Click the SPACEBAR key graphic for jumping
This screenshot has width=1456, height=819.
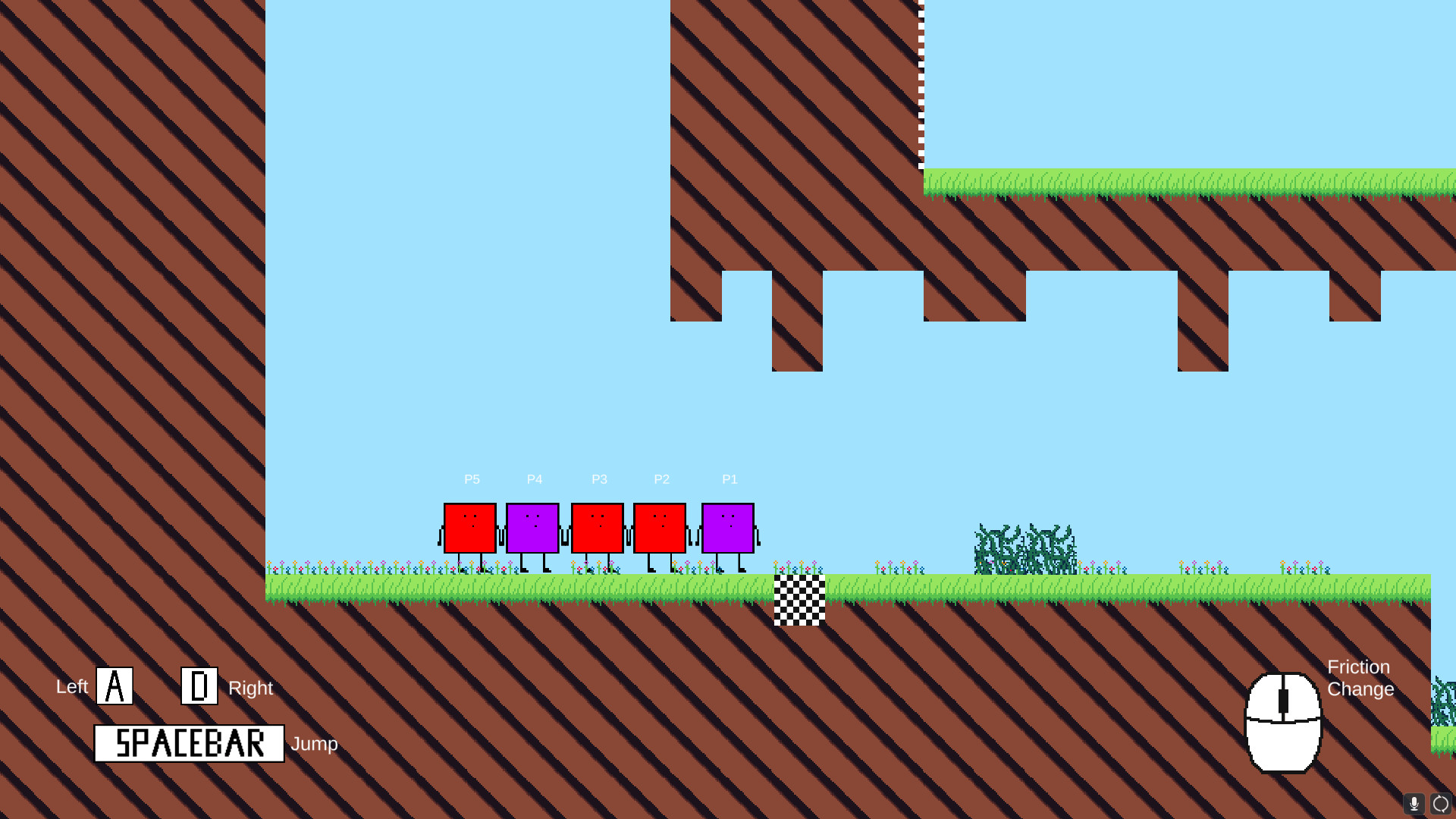[x=188, y=744]
